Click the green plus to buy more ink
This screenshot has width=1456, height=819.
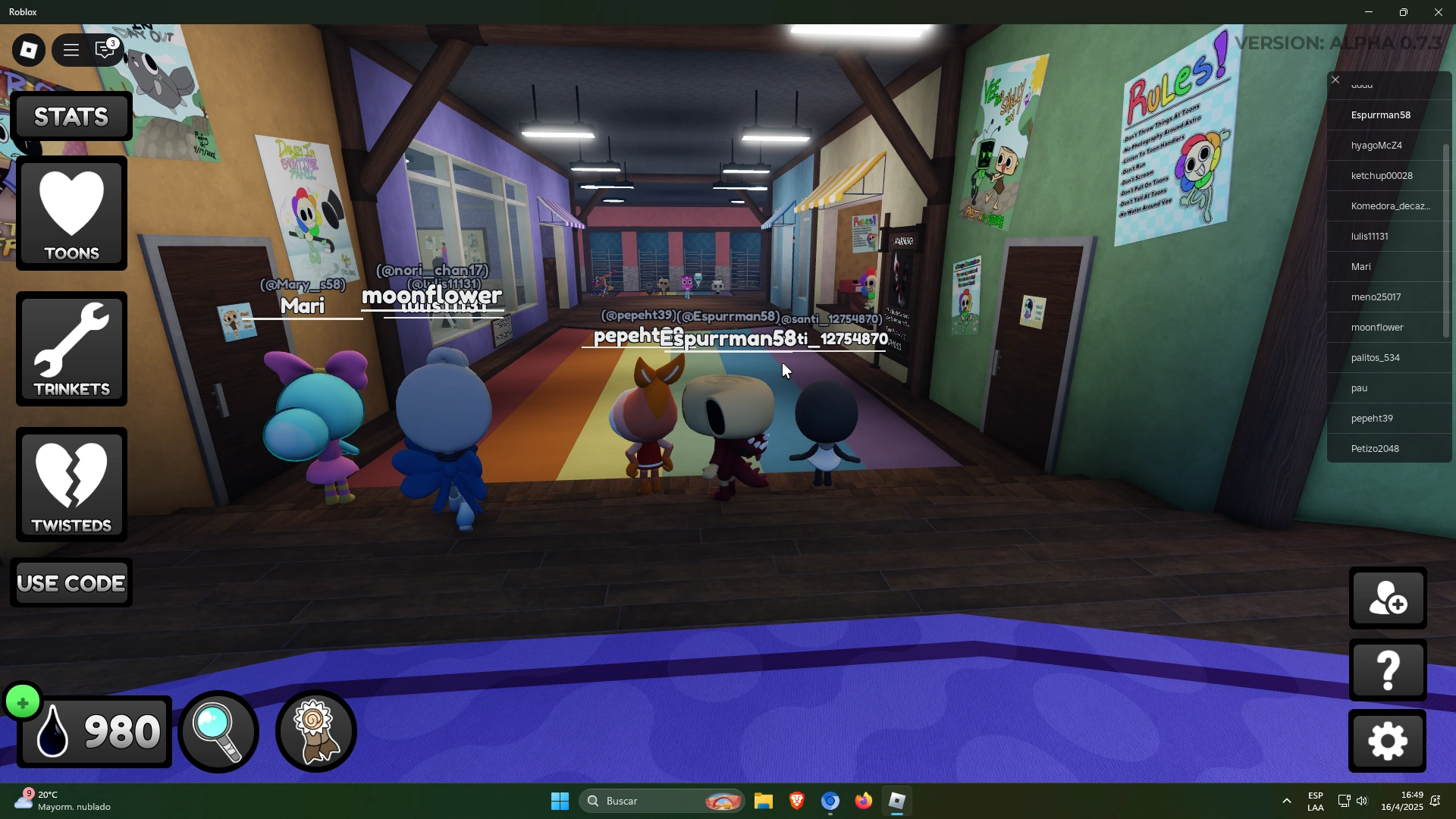pos(23,701)
